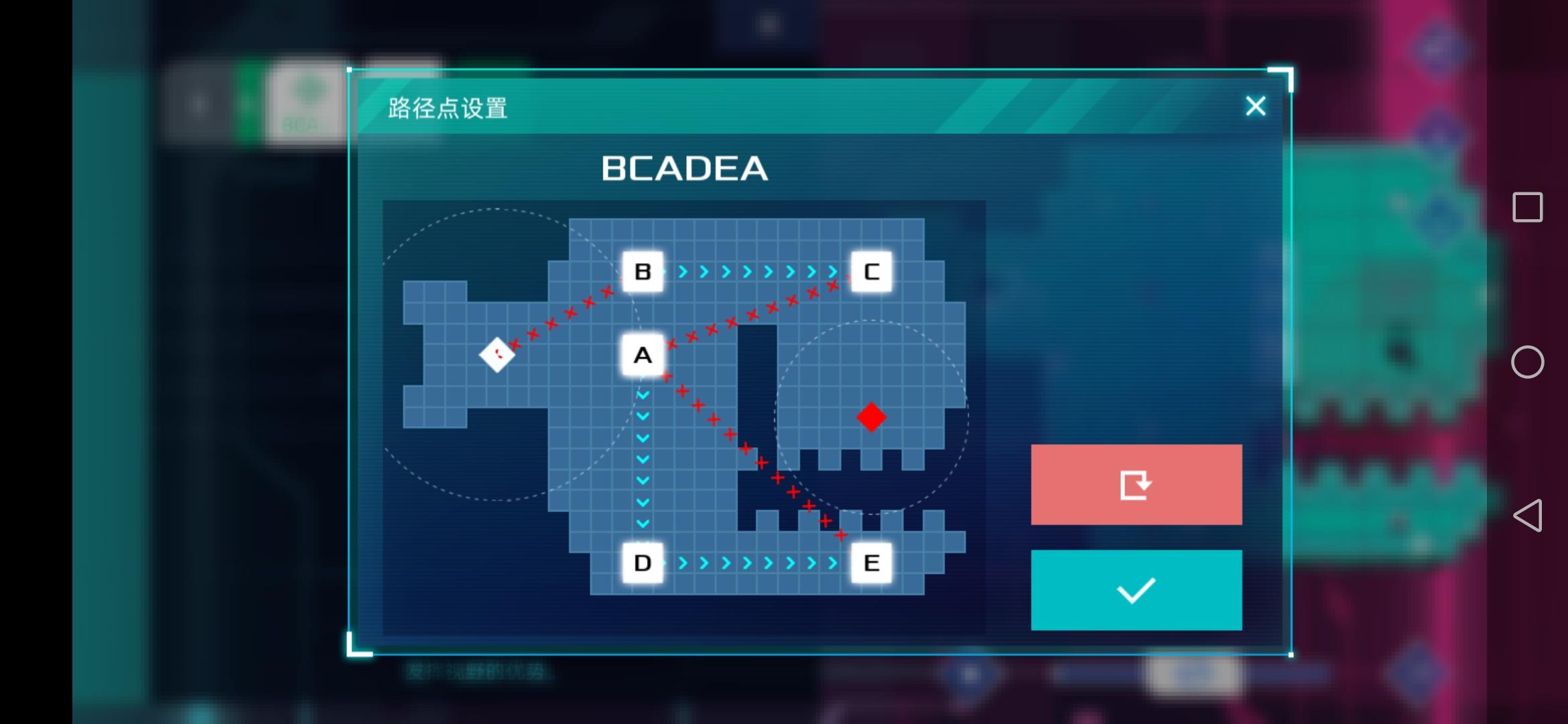Select waypoint marker D at map bottom

(643, 563)
